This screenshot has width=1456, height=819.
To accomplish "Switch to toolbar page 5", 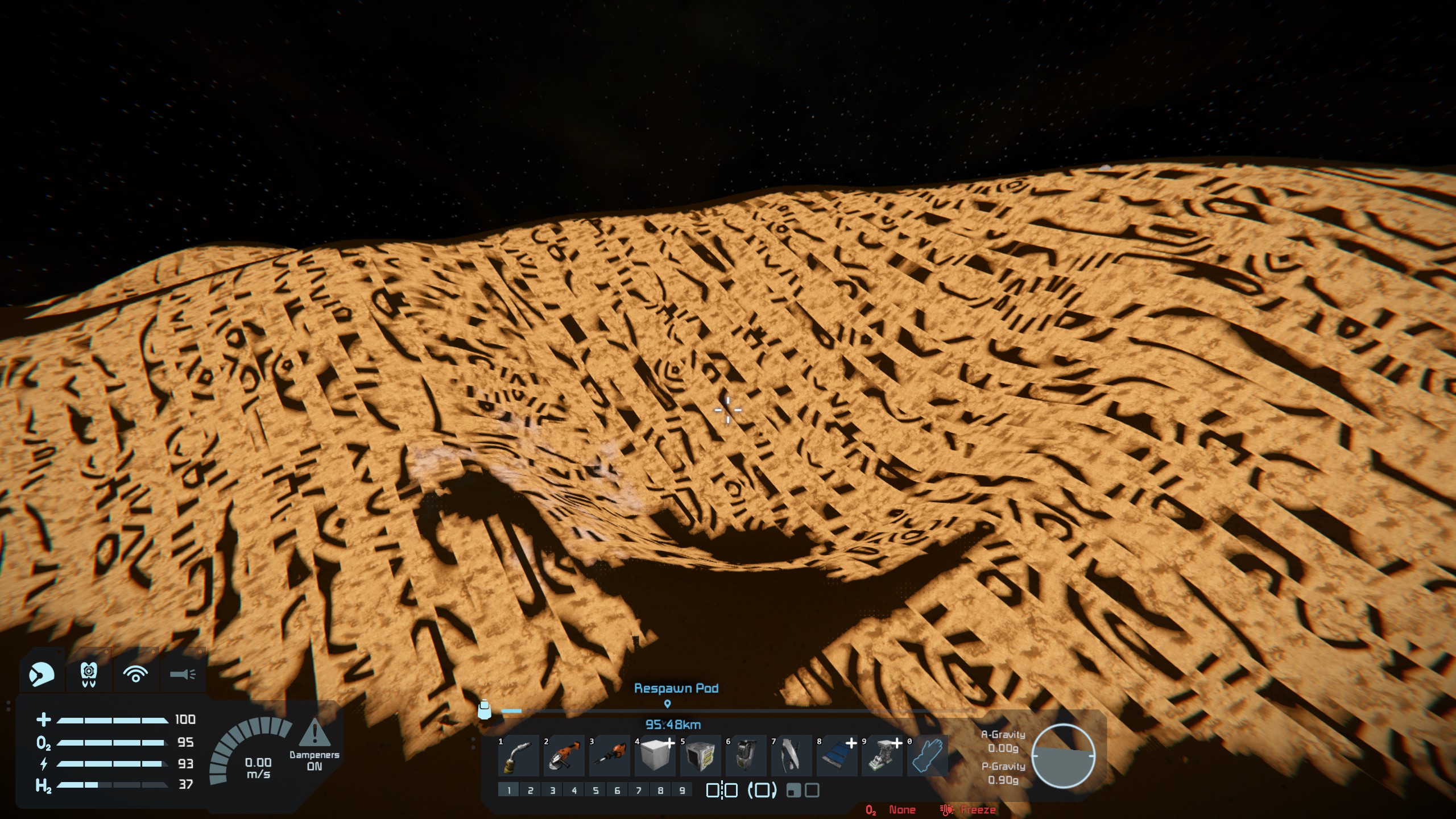I will pyautogui.click(x=595, y=790).
